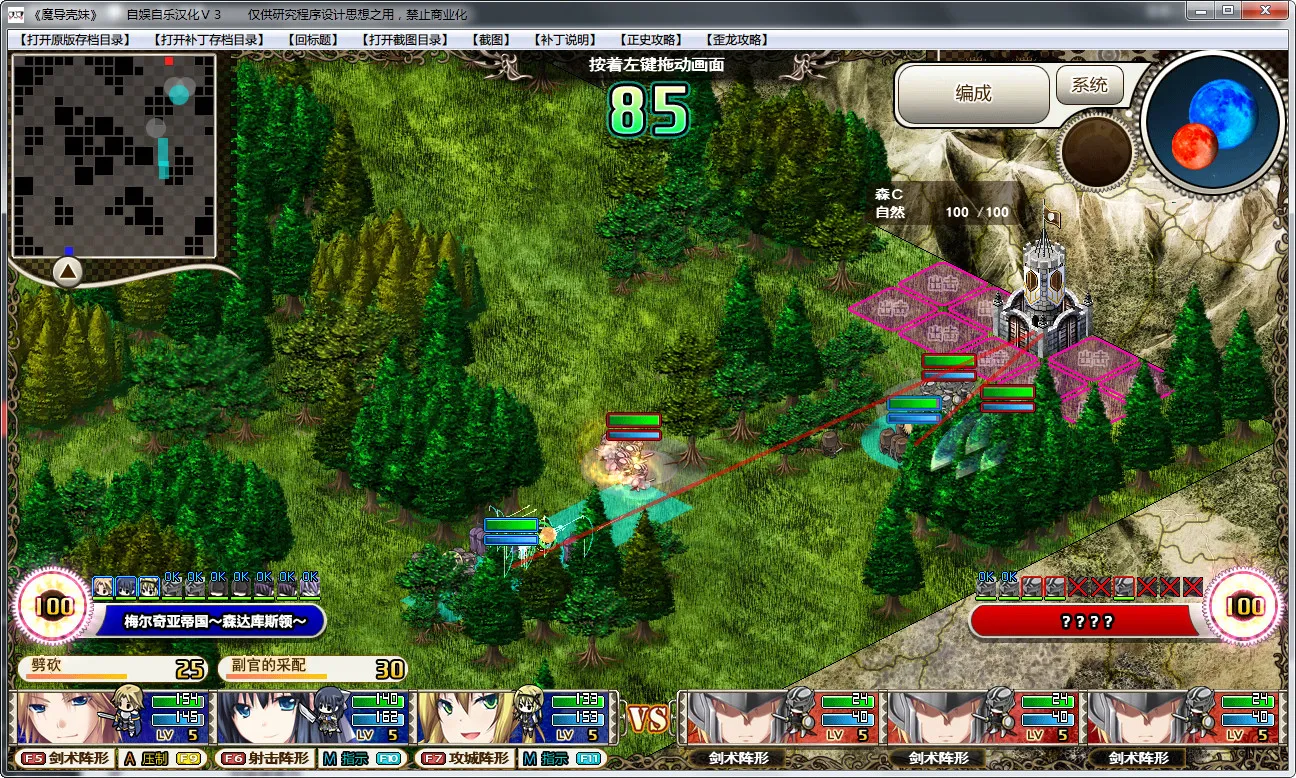
Task: Open the 编成 formation menu
Action: 973,94
